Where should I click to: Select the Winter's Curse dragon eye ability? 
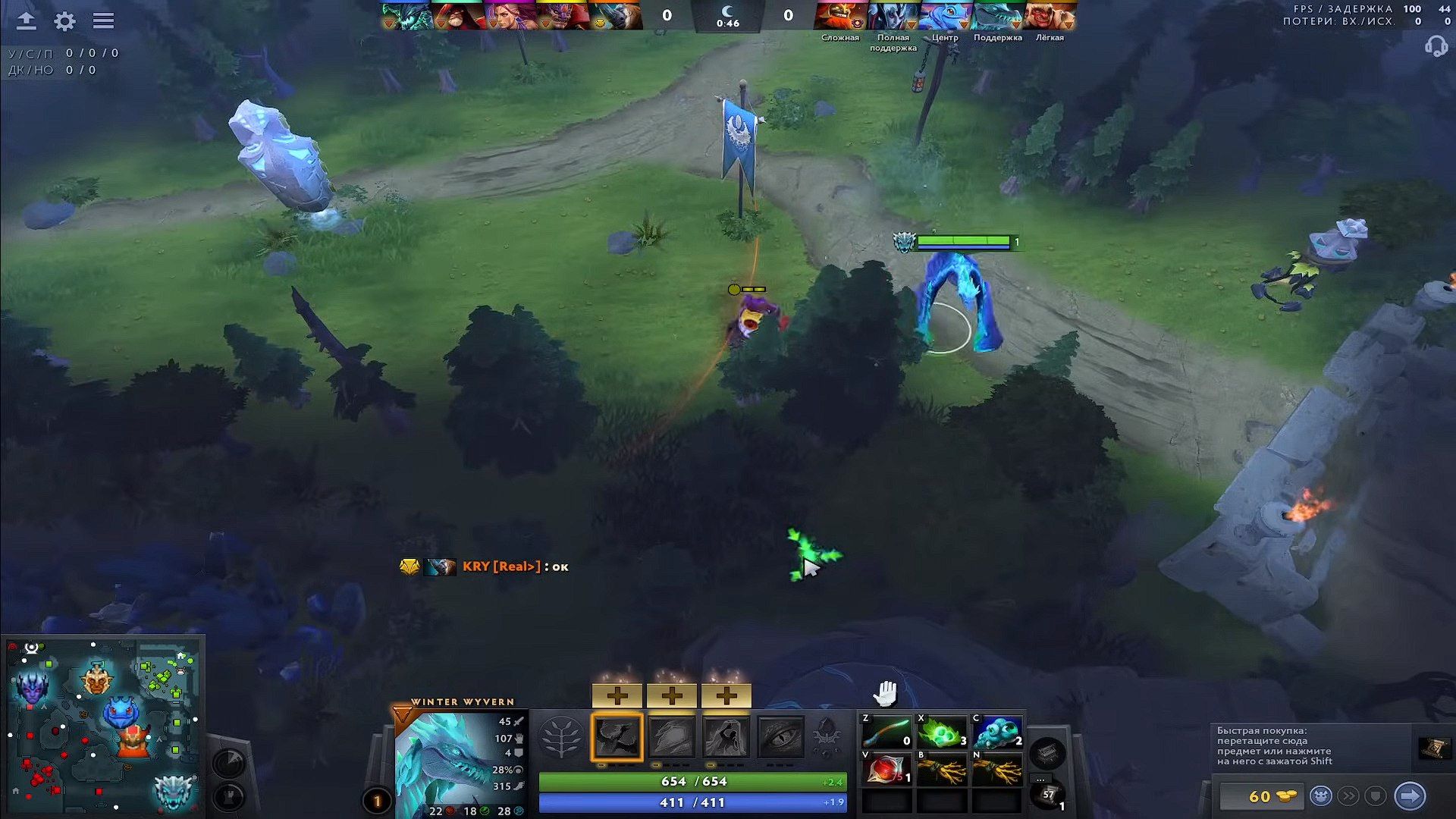780,737
